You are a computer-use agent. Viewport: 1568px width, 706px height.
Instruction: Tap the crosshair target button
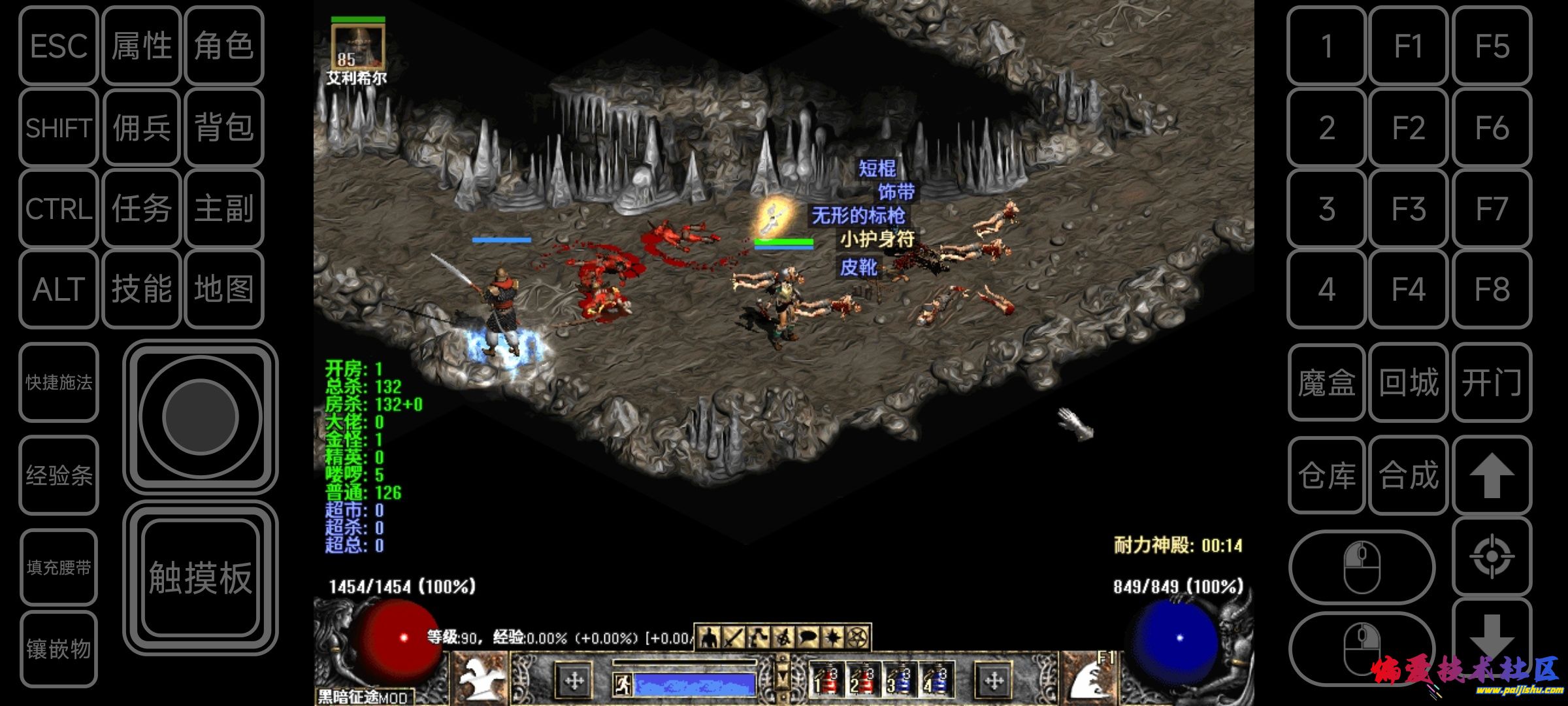click(1492, 556)
